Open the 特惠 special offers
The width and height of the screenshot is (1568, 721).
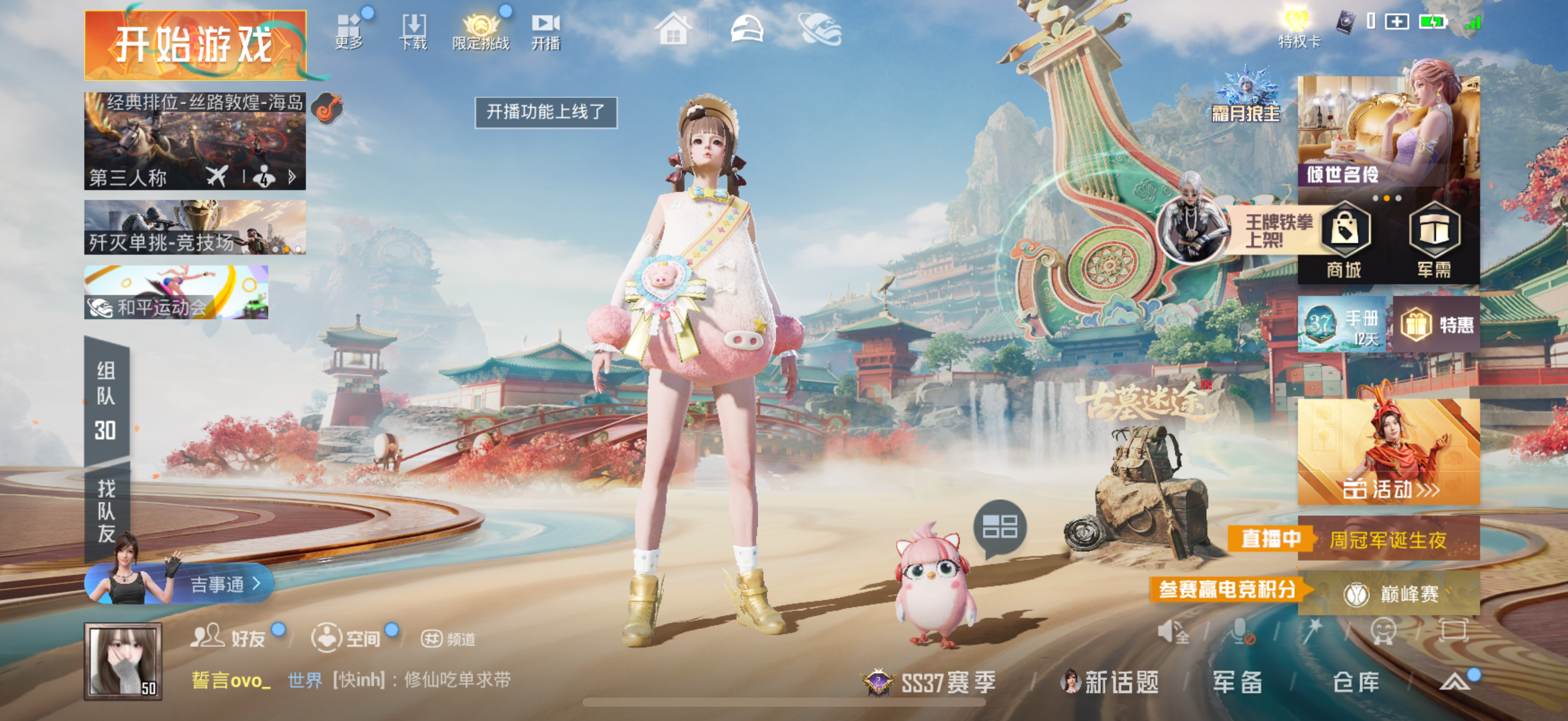point(1436,325)
